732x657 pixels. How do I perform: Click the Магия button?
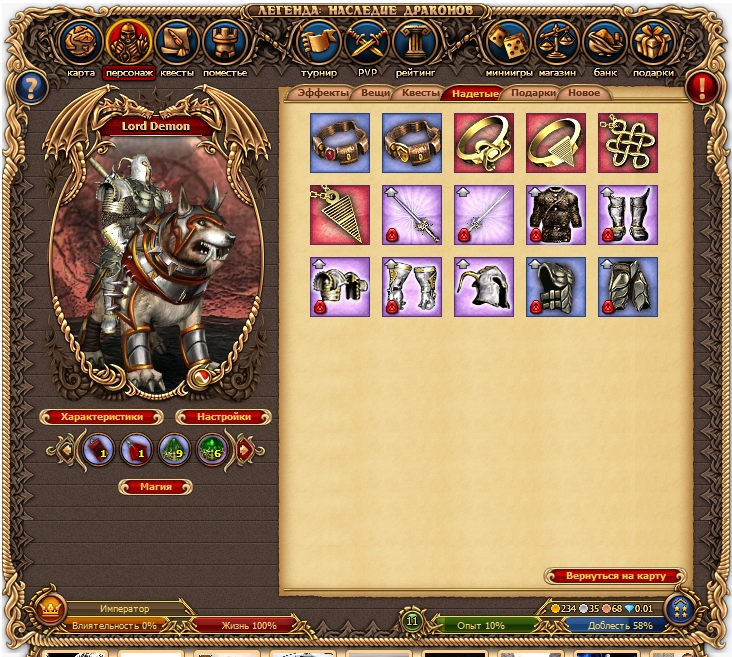coord(155,487)
